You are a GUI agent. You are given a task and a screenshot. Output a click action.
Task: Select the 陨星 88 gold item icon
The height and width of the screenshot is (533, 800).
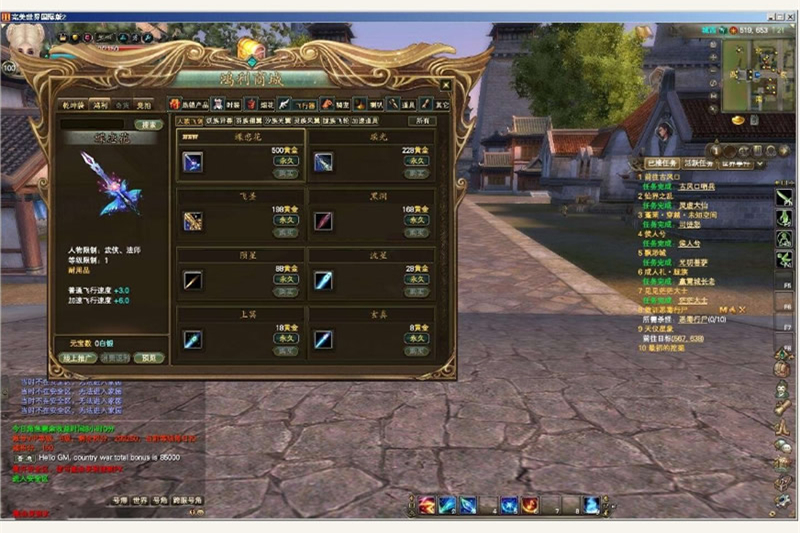click(193, 280)
